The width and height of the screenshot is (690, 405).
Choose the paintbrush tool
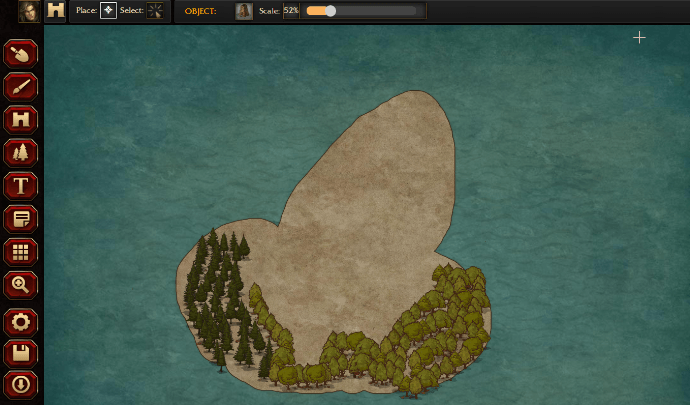[x=20, y=87]
